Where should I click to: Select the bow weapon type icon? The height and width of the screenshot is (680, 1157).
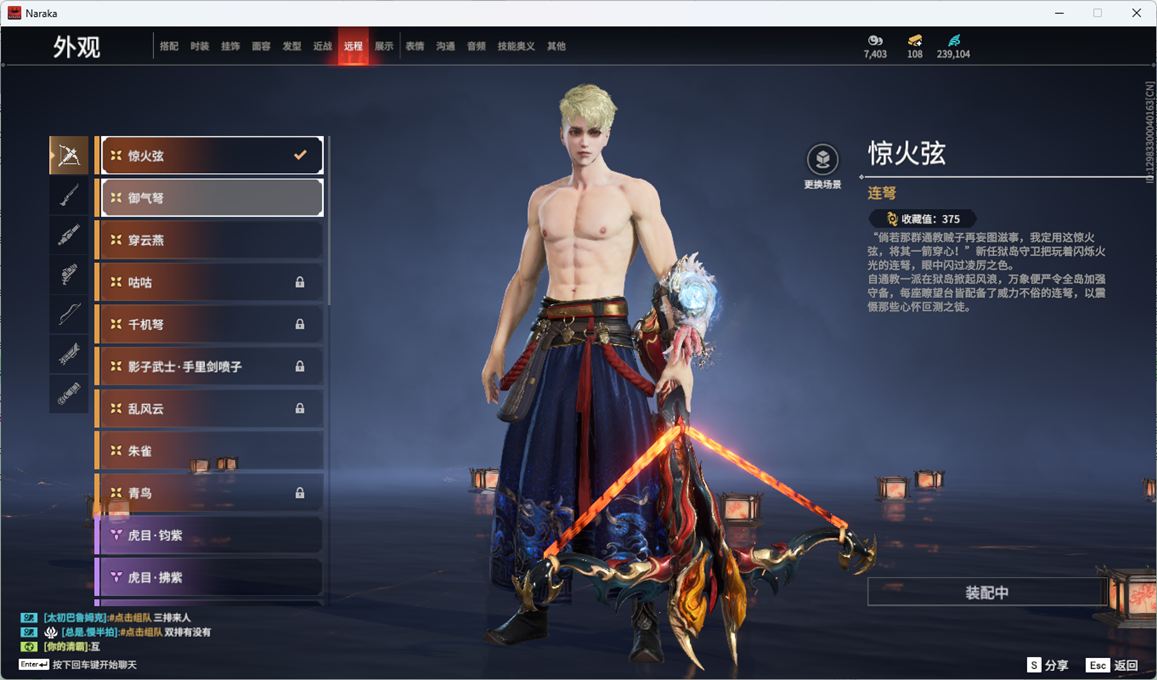pyautogui.click(x=69, y=314)
